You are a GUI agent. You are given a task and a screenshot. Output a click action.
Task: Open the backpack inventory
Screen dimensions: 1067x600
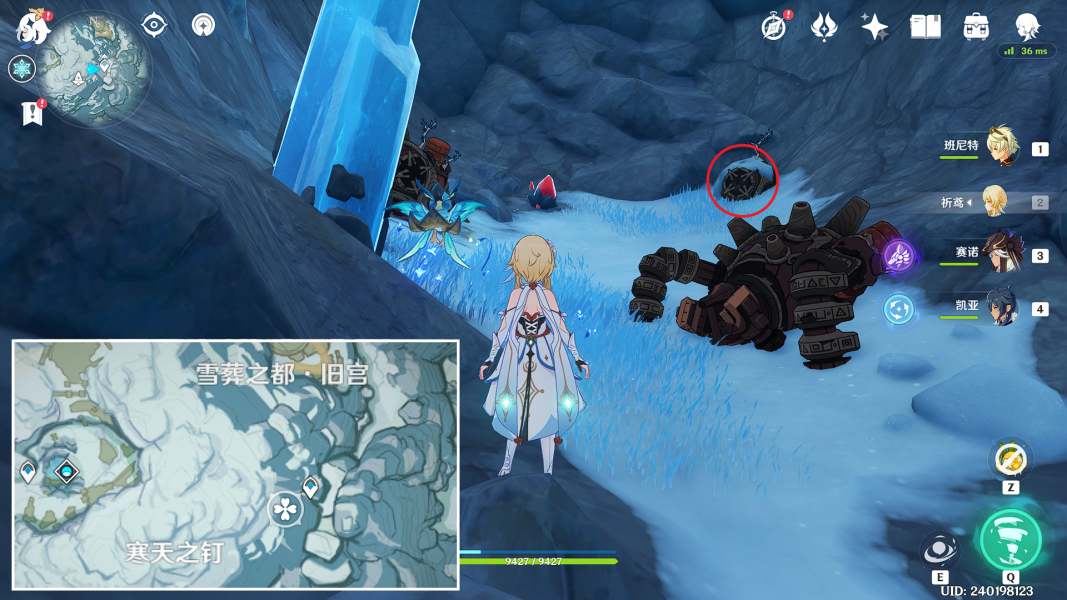pos(976,27)
